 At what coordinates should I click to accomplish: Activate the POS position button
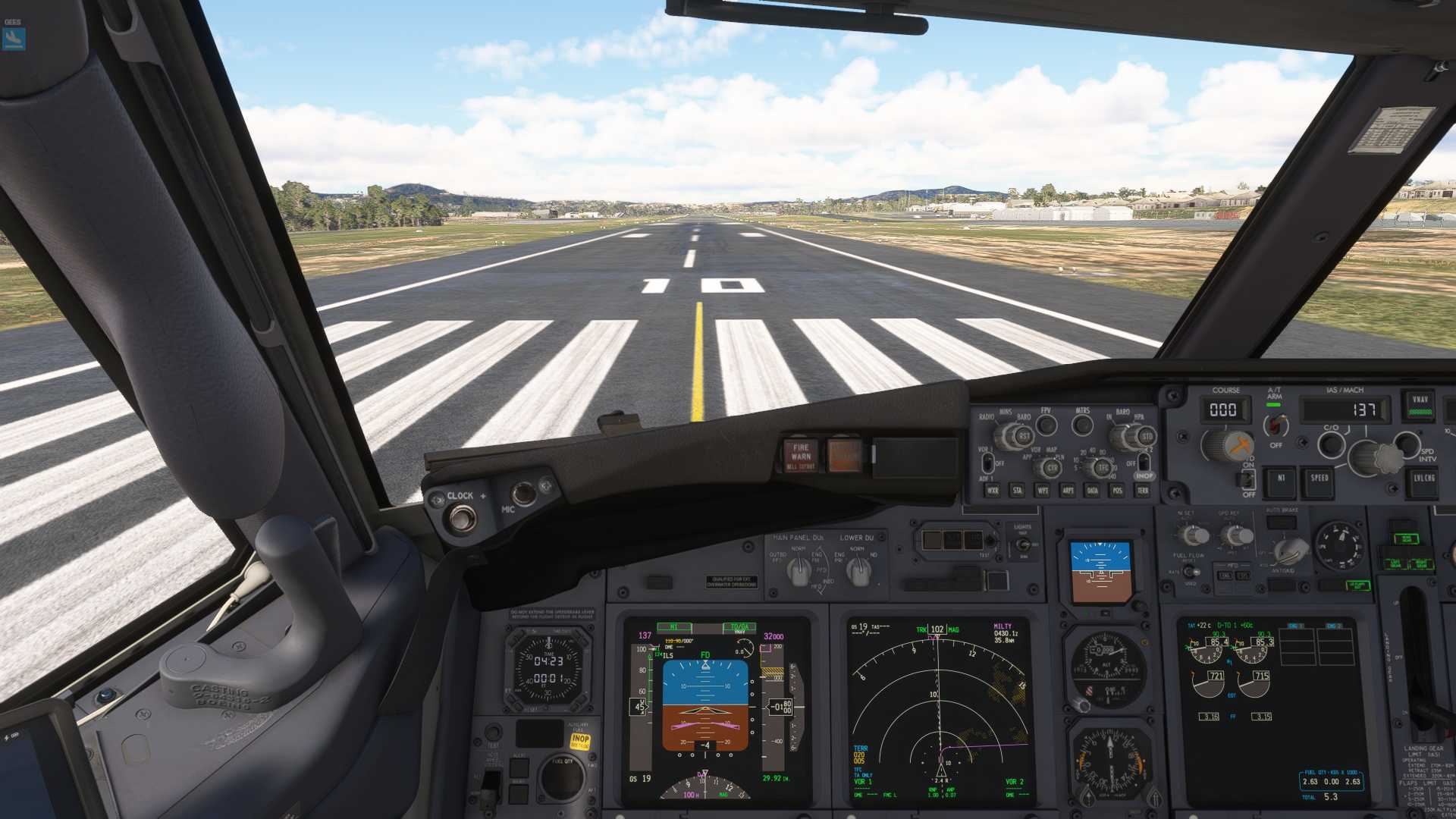1118,491
